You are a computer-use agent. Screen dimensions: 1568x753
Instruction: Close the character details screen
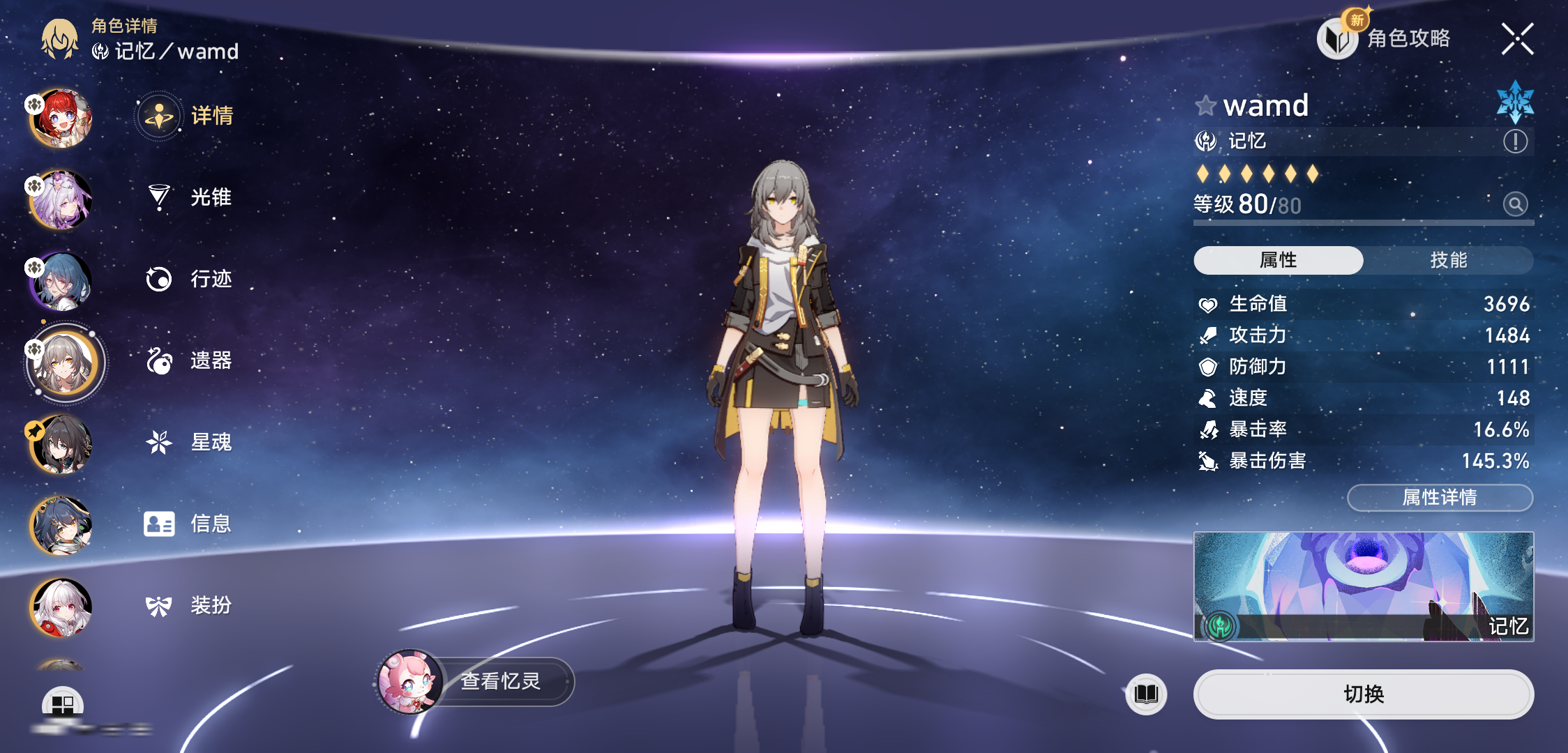click(1517, 38)
